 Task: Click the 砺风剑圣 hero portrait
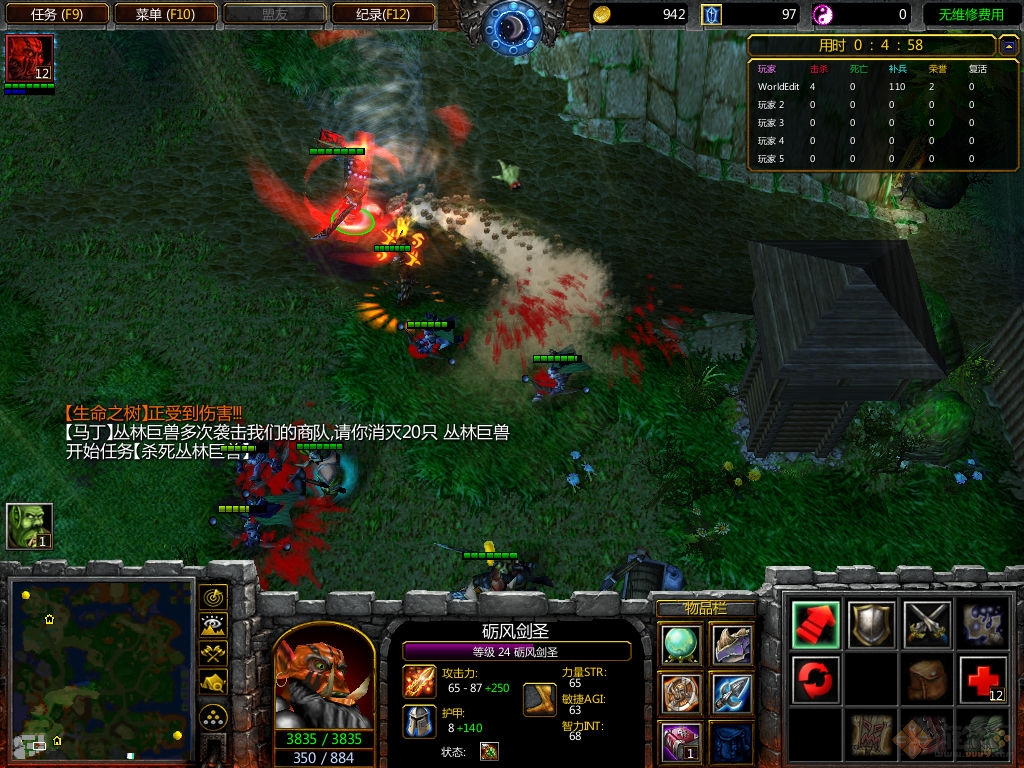coord(324,678)
